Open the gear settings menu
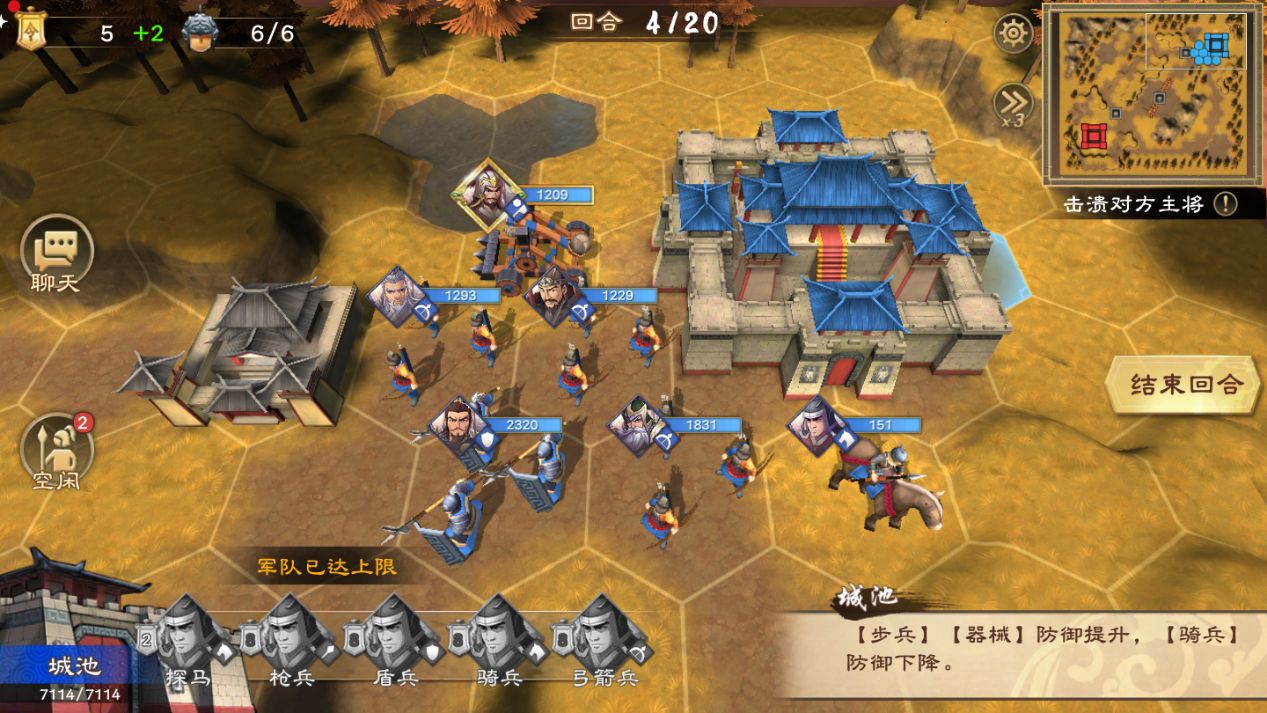The width and height of the screenshot is (1267, 713). [x=1013, y=34]
